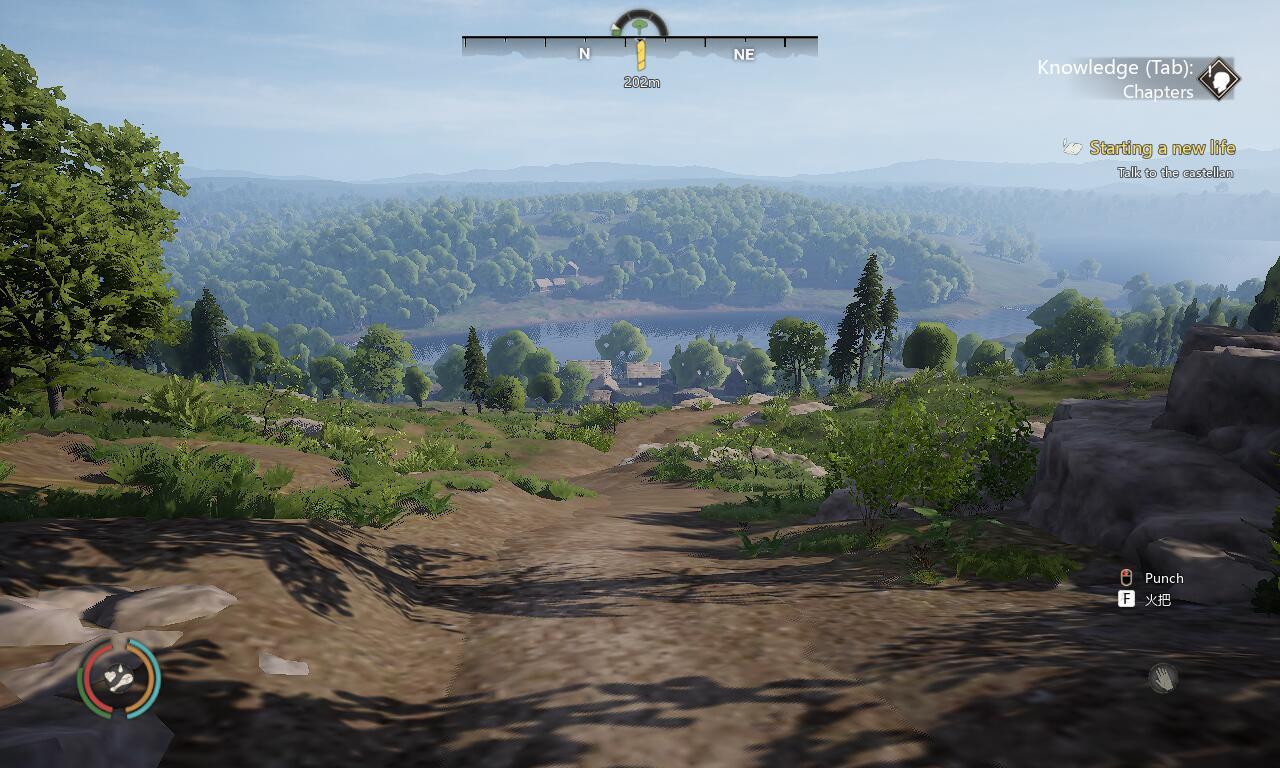Screen dimensions: 1280x768
Task: Click the circular player status icon
Action: [x=119, y=678]
